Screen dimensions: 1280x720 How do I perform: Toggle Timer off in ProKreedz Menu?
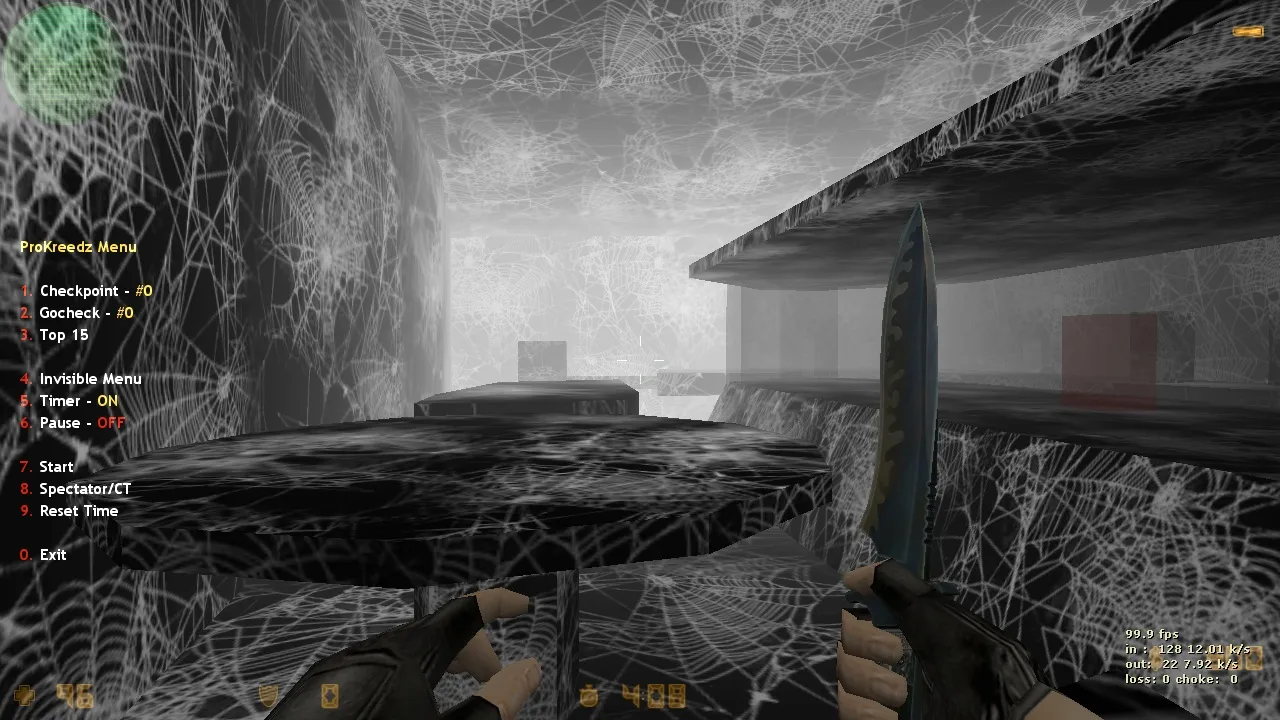click(x=75, y=400)
